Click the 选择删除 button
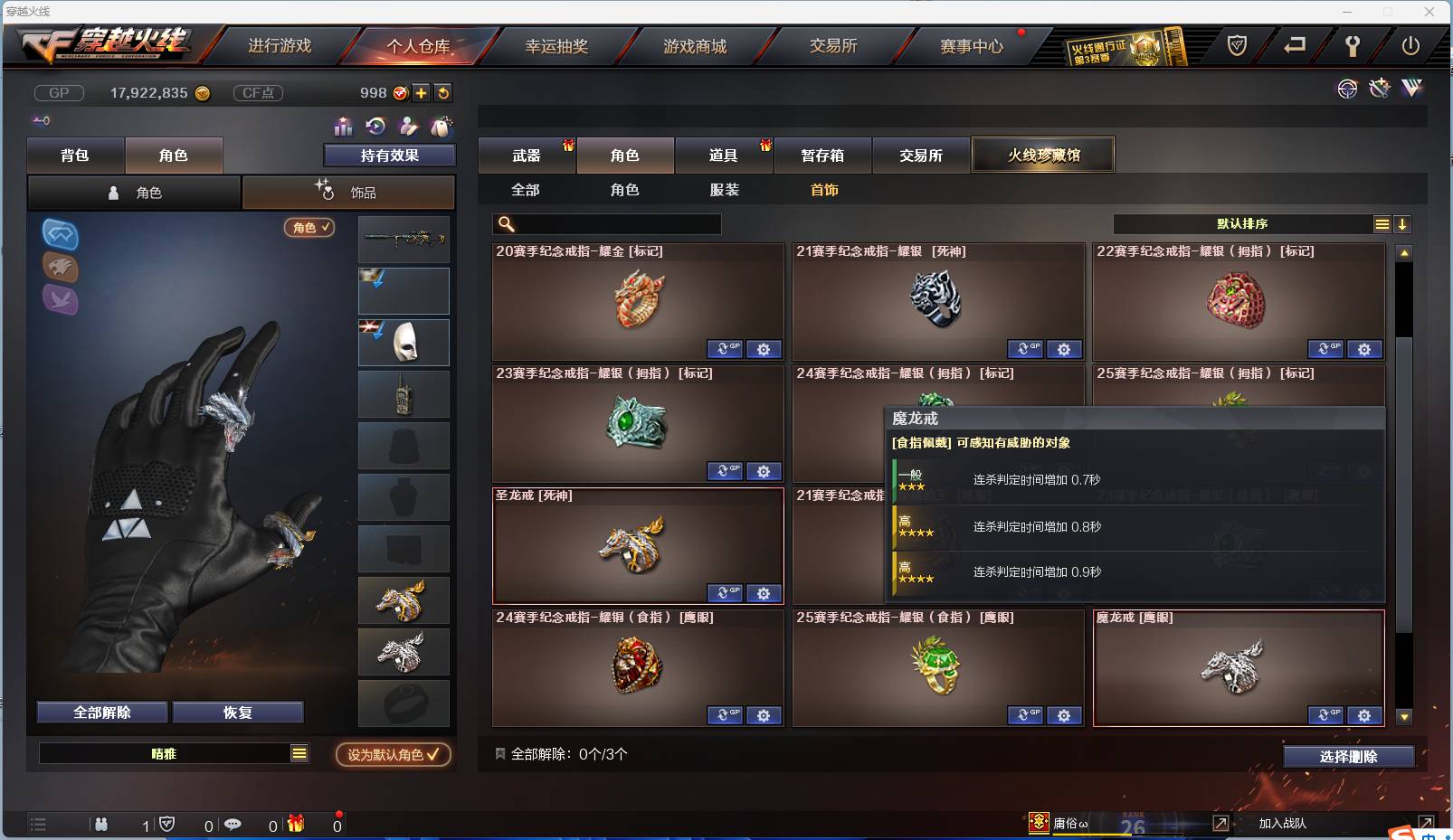 1351,756
